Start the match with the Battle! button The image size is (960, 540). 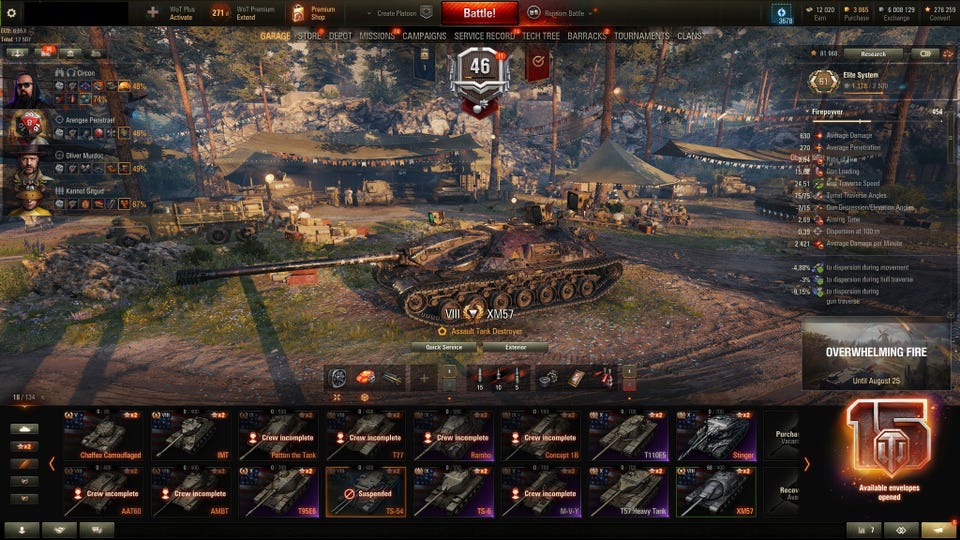click(x=479, y=13)
